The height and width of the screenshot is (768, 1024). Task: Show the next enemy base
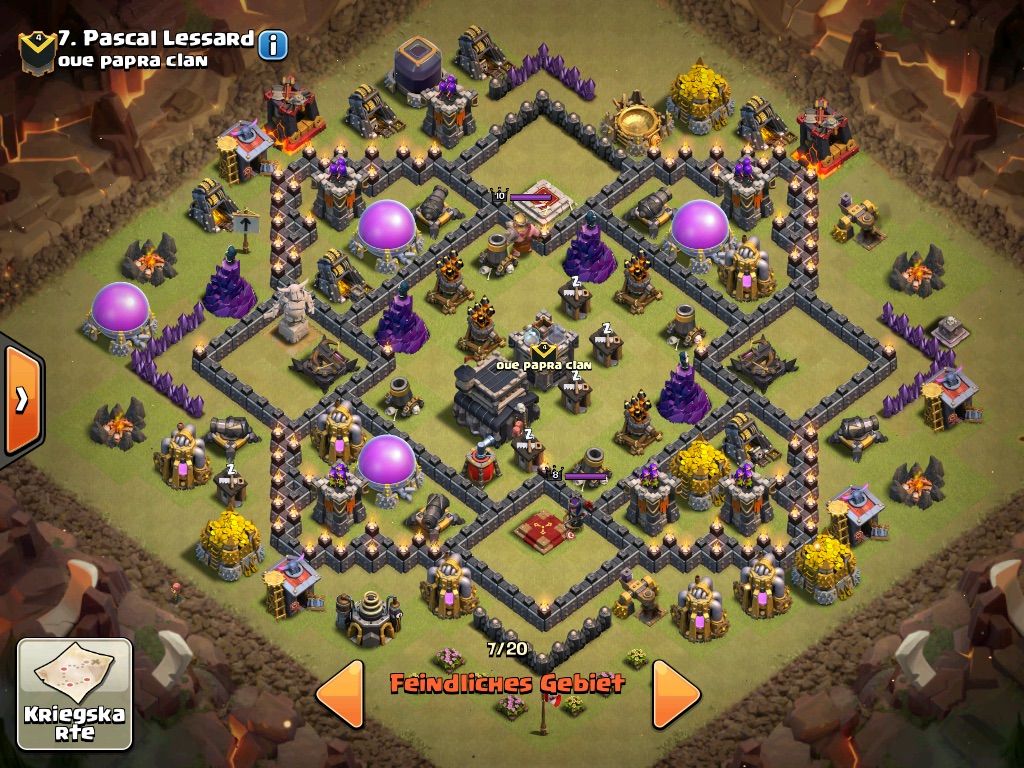tap(676, 693)
